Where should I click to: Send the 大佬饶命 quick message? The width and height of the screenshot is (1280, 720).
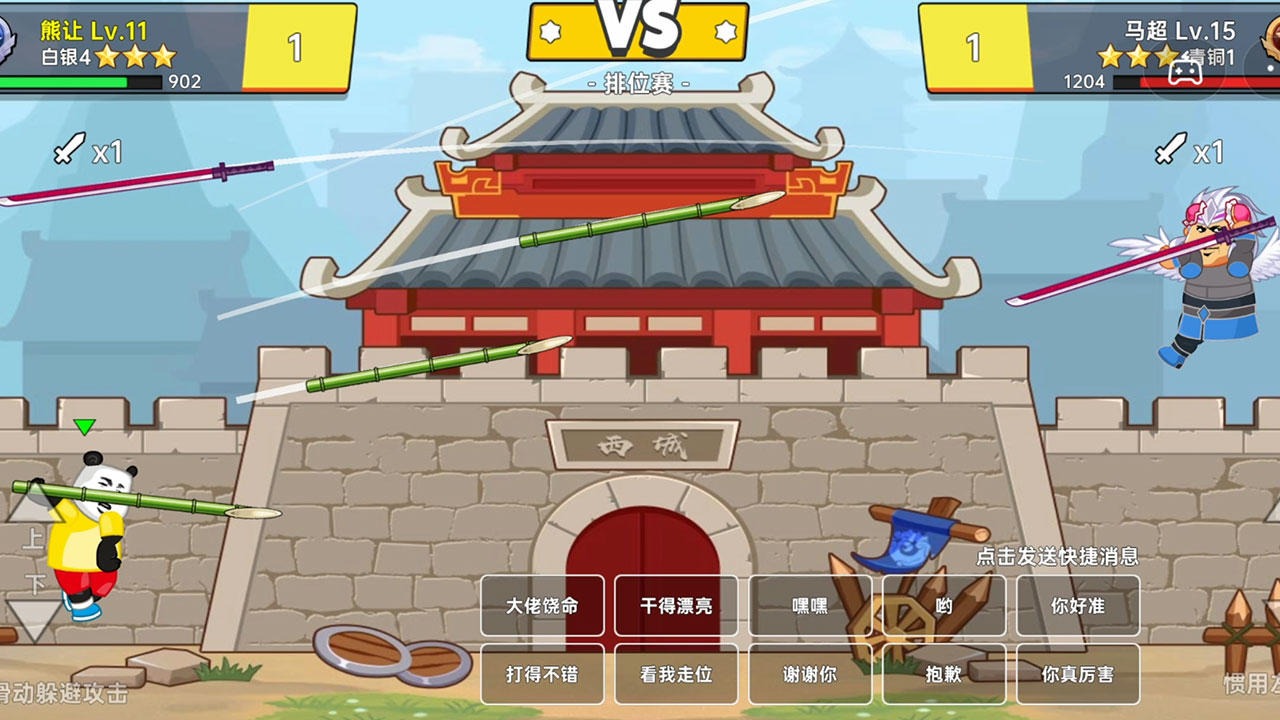click(541, 605)
